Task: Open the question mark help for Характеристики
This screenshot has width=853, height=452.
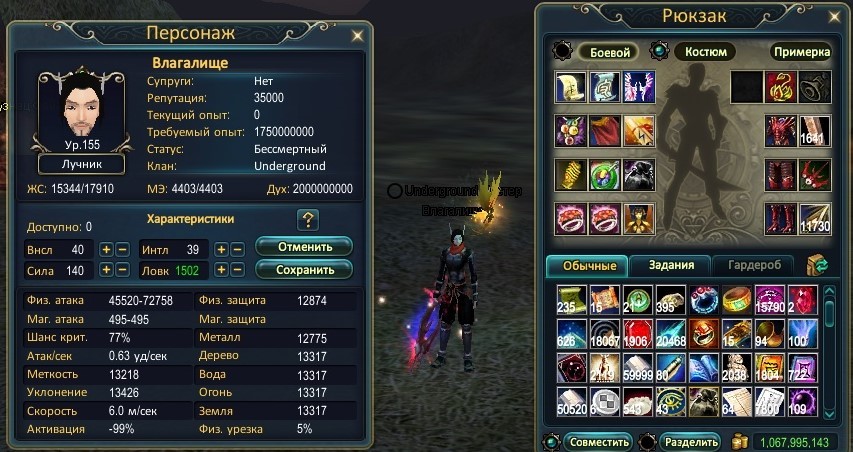Action: (307, 220)
